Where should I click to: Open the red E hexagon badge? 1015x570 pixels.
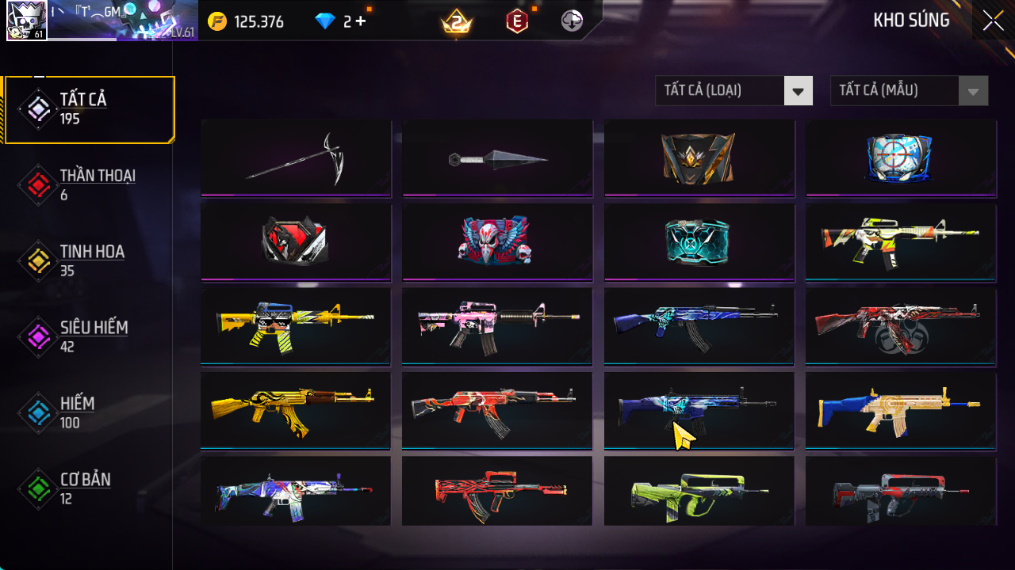point(516,21)
